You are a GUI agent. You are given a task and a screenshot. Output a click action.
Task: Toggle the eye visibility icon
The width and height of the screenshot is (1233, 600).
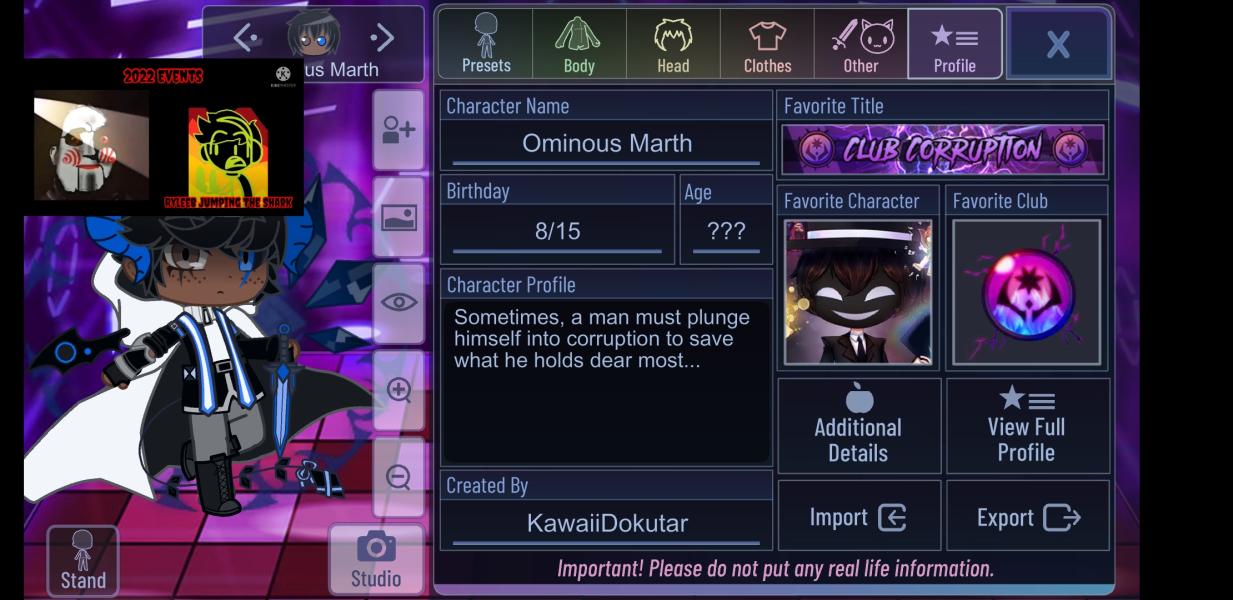(x=398, y=302)
